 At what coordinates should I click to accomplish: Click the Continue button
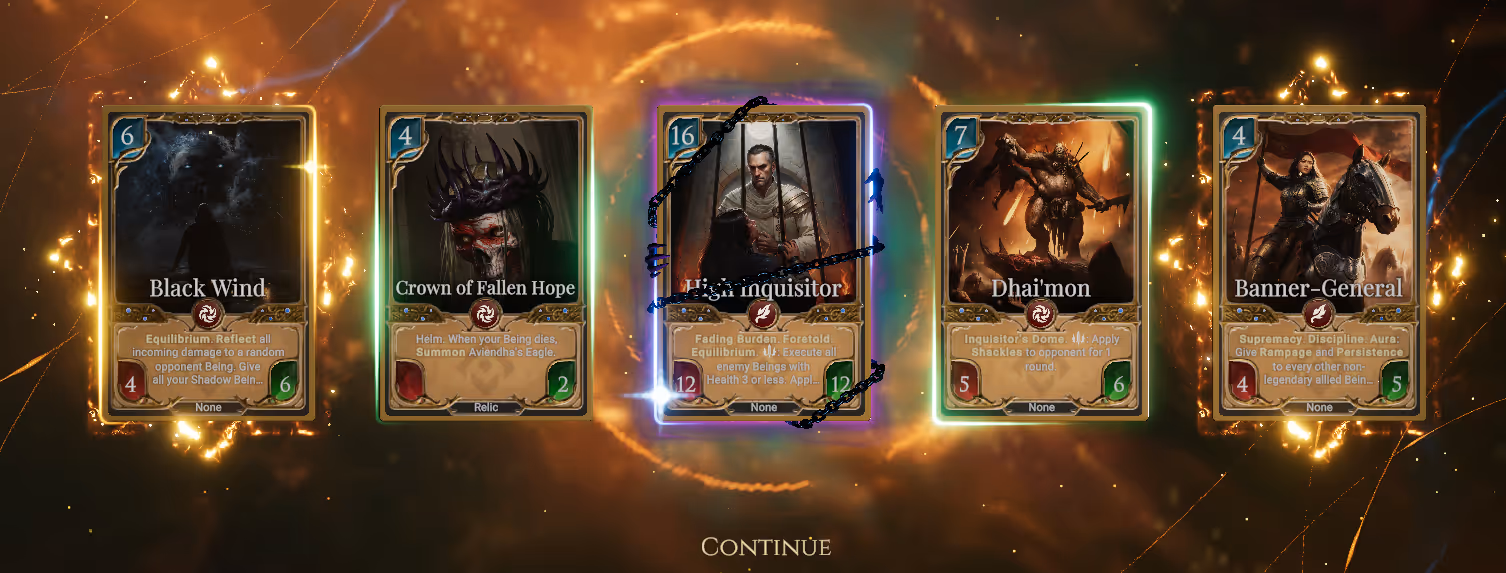point(765,547)
